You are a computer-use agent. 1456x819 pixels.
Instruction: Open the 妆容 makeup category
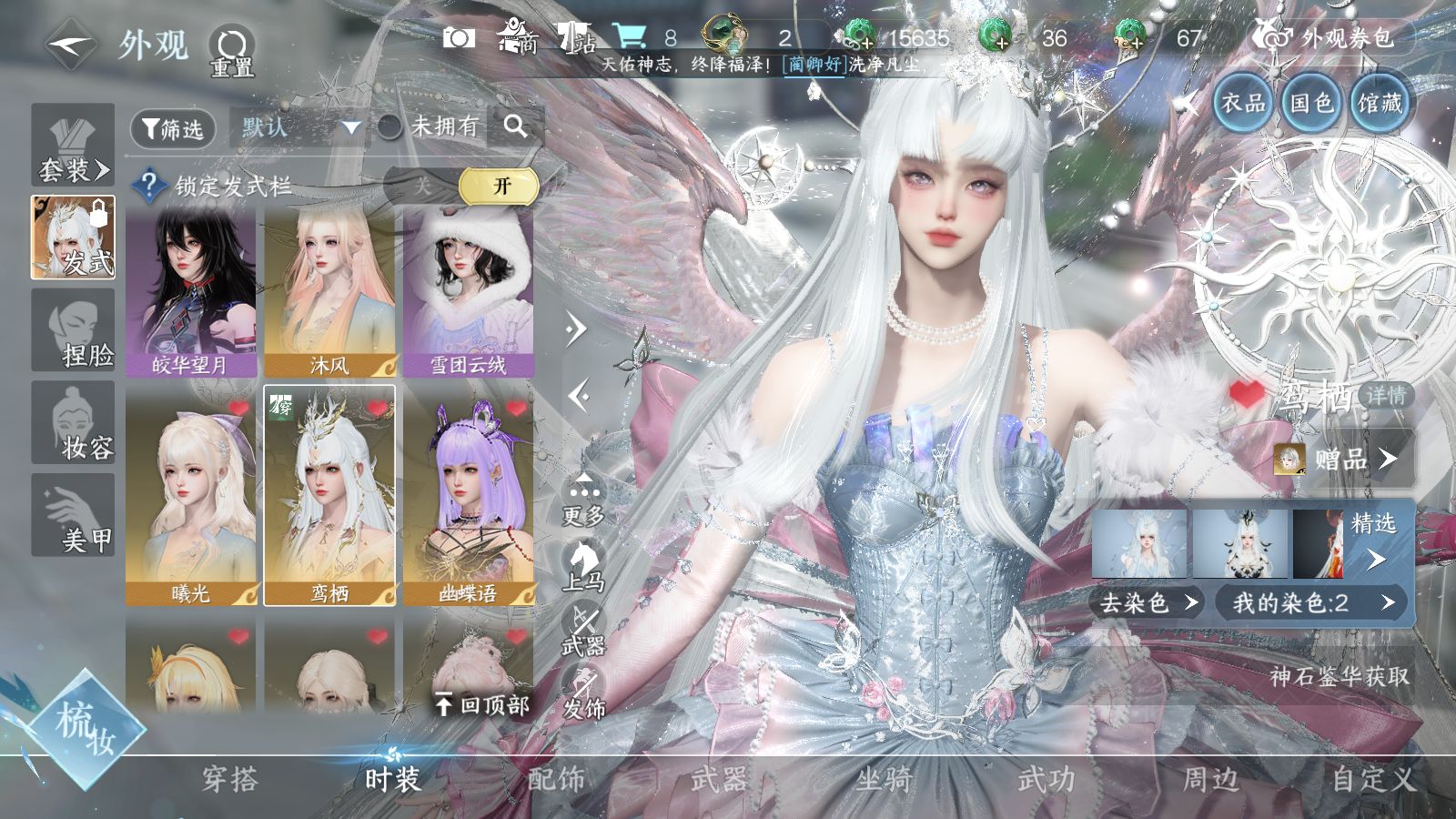tap(74, 423)
